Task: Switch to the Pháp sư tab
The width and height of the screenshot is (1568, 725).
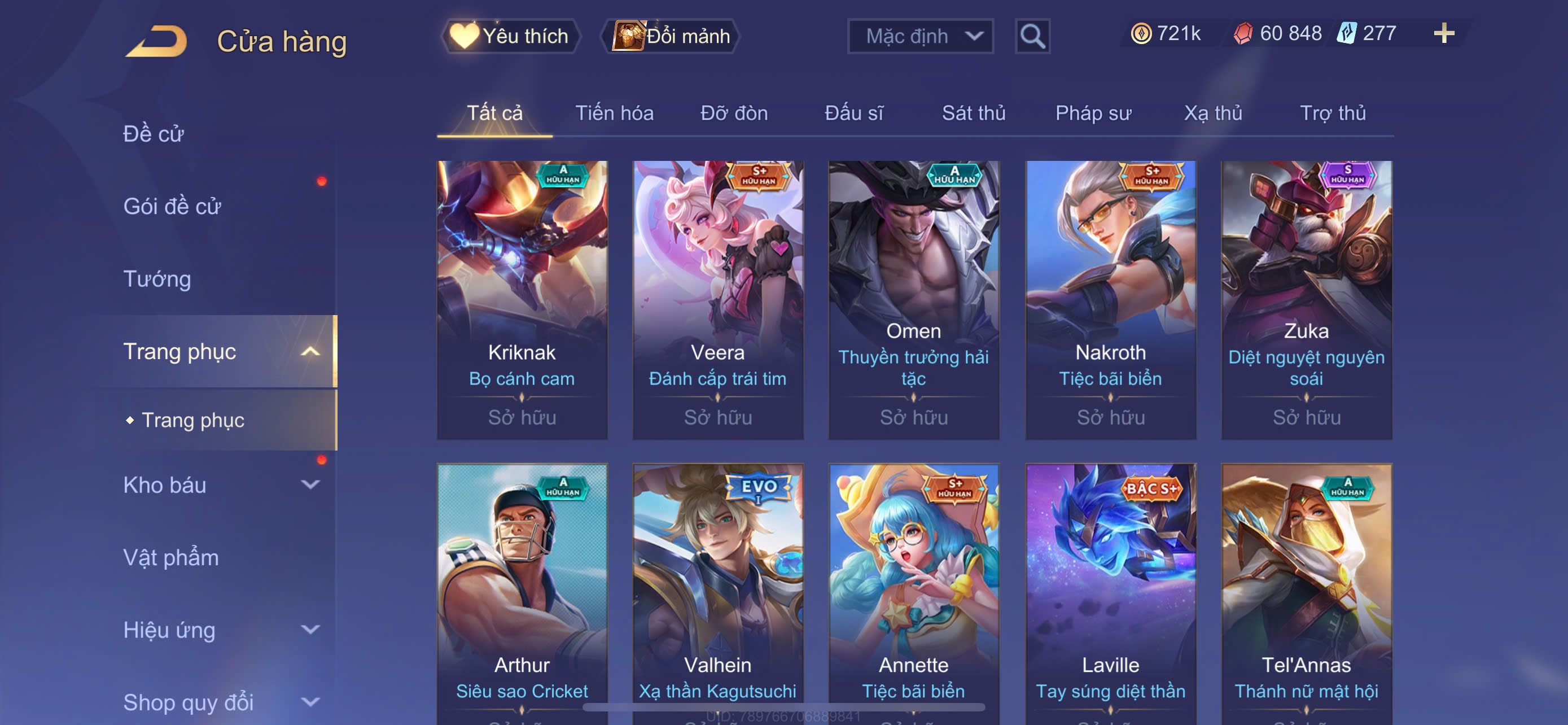Action: click(1093, 113)
